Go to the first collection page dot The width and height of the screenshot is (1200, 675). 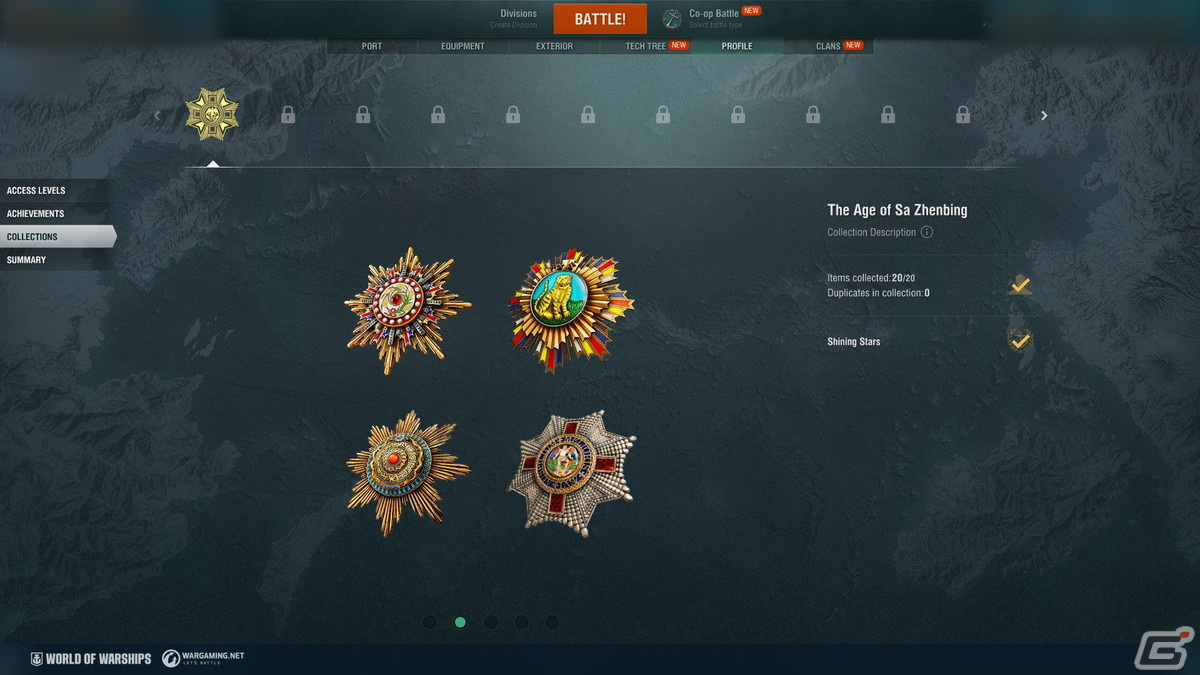pos(429,622)
